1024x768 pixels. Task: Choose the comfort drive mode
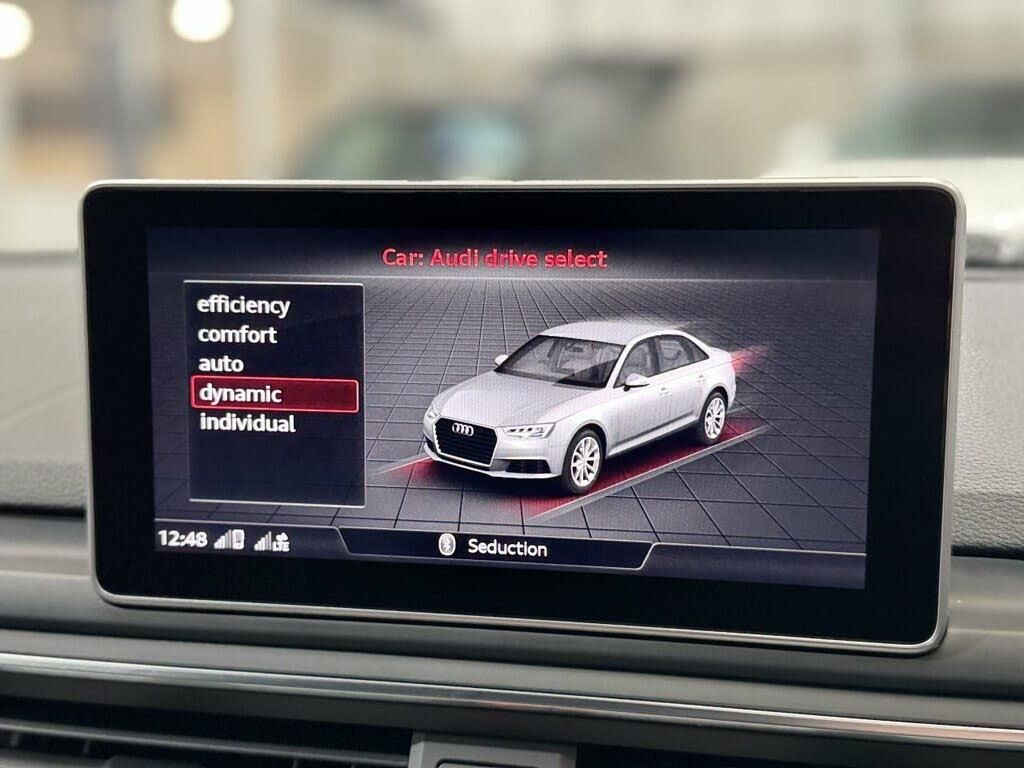click(x=237, y=334)
